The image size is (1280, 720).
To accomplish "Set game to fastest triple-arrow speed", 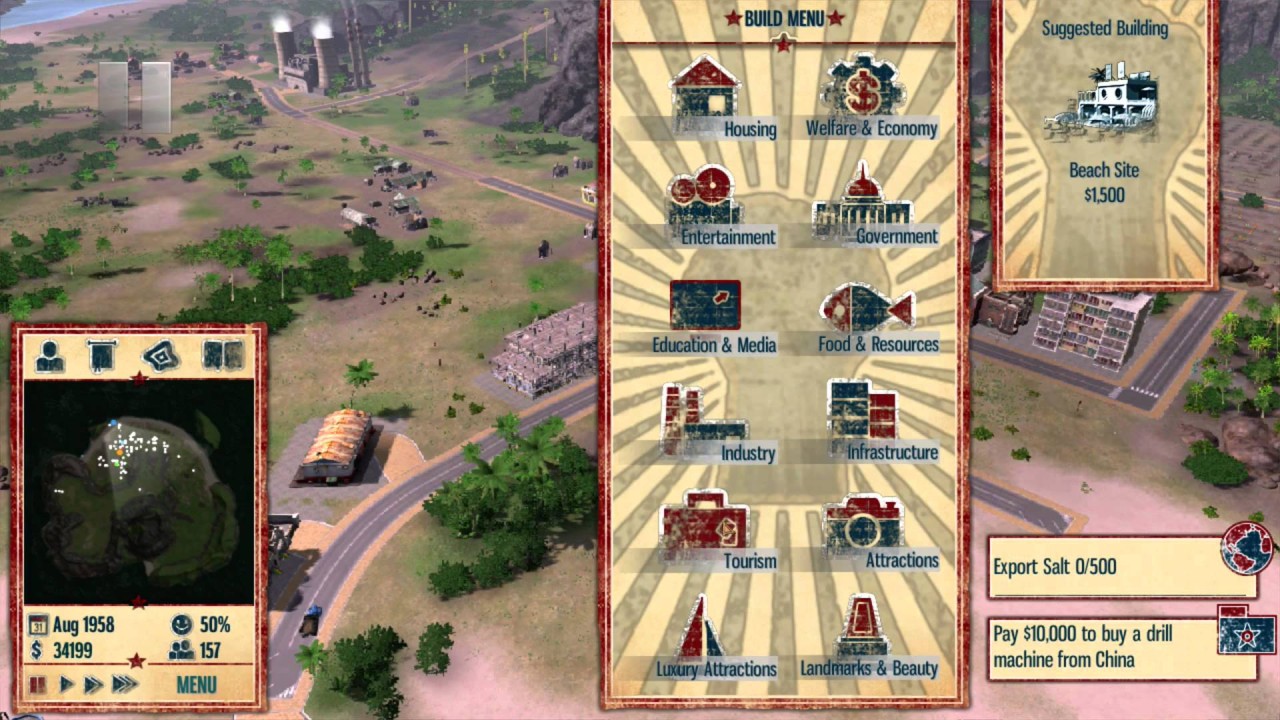I will pyautogui.click(x=124, y=685).
